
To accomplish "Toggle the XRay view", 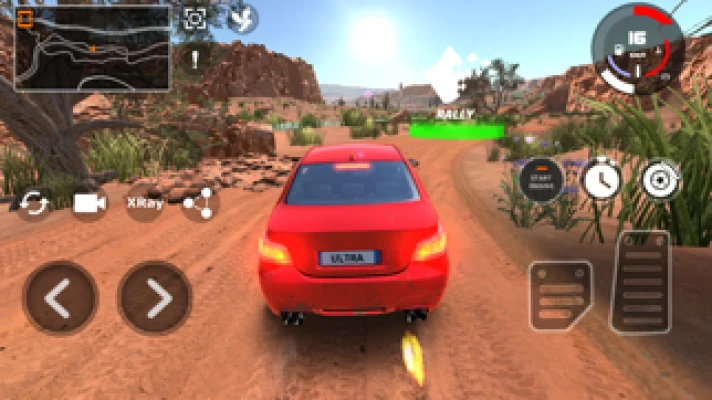I will coord(145,203).
